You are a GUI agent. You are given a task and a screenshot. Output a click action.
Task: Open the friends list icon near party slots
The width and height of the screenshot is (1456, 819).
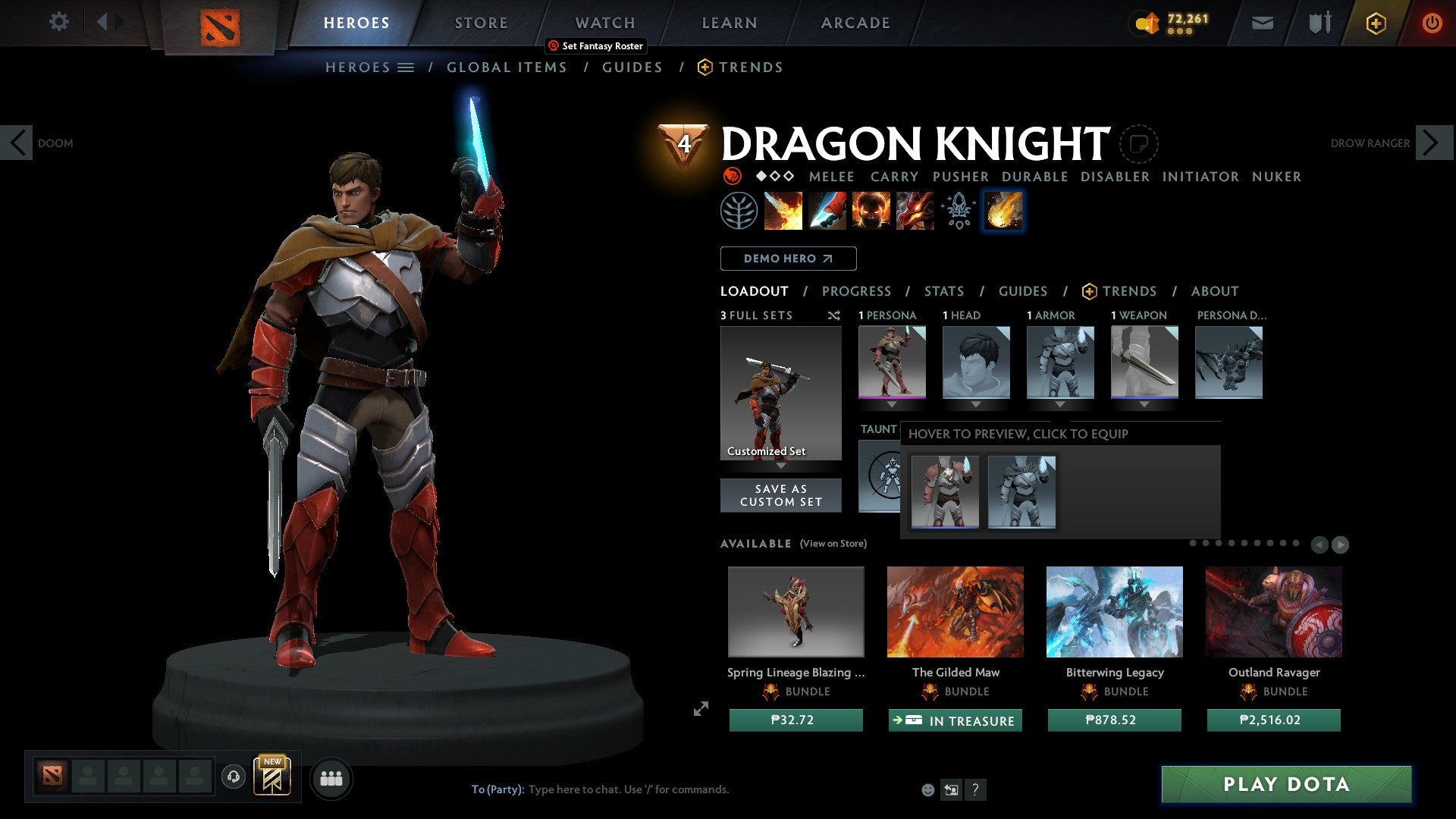(x=331, y=778)
